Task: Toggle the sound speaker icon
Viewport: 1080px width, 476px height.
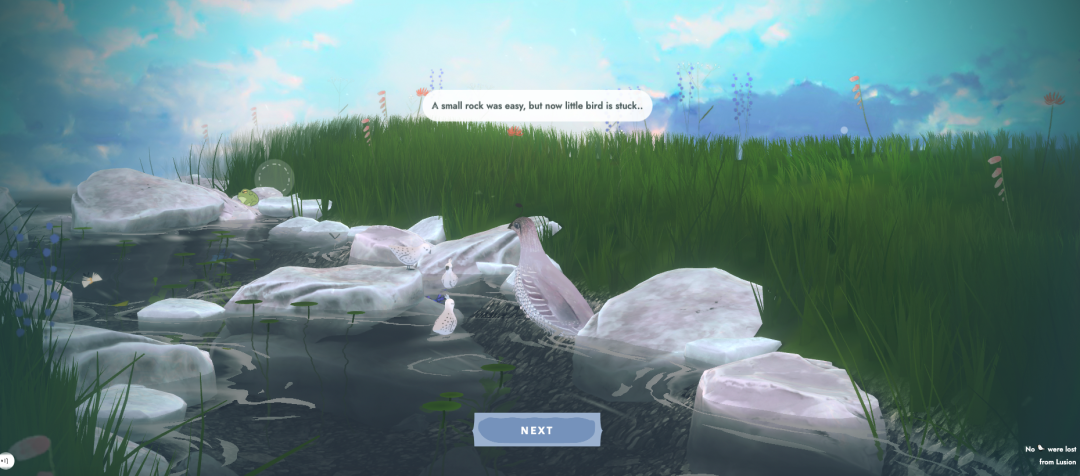Action: 4,460
